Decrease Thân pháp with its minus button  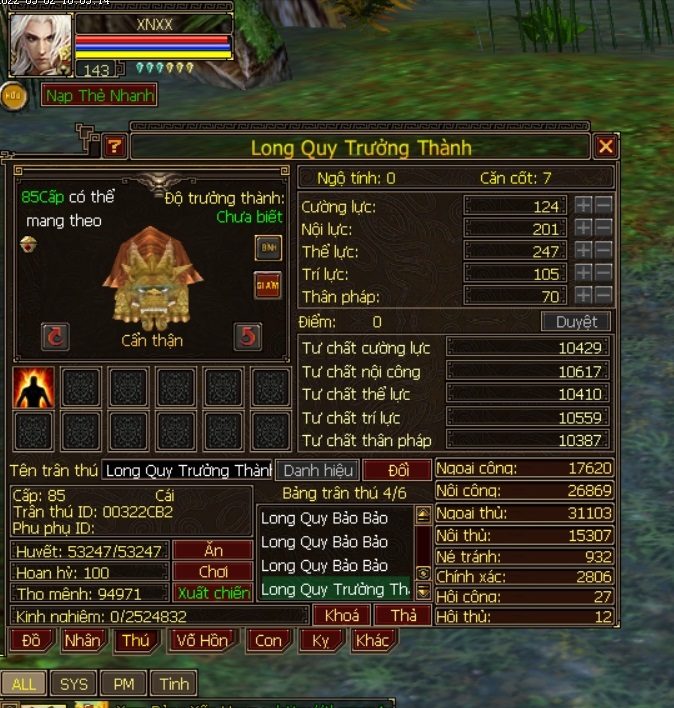[604, 296]
